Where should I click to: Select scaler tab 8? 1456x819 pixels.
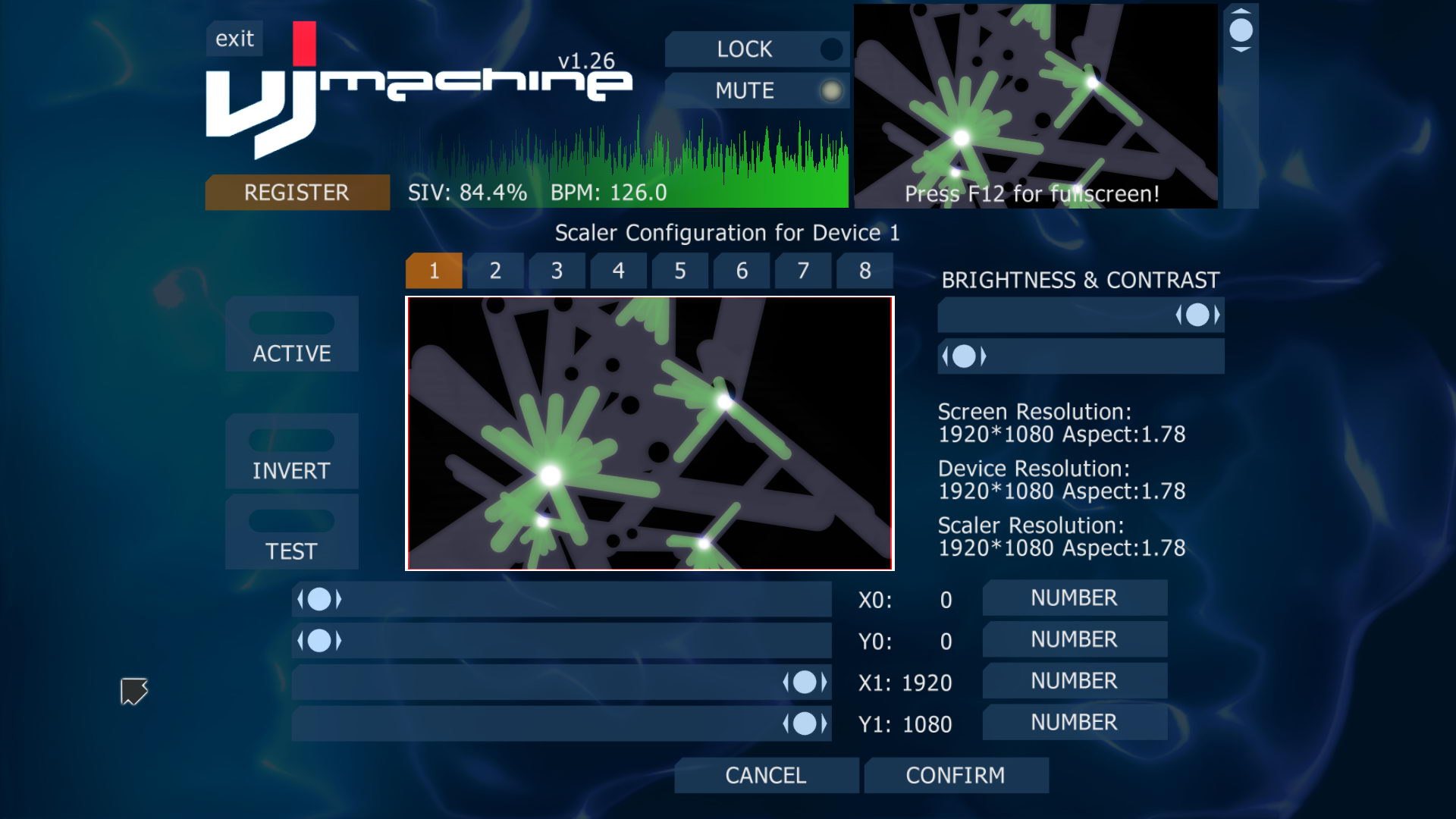[864, 271]
